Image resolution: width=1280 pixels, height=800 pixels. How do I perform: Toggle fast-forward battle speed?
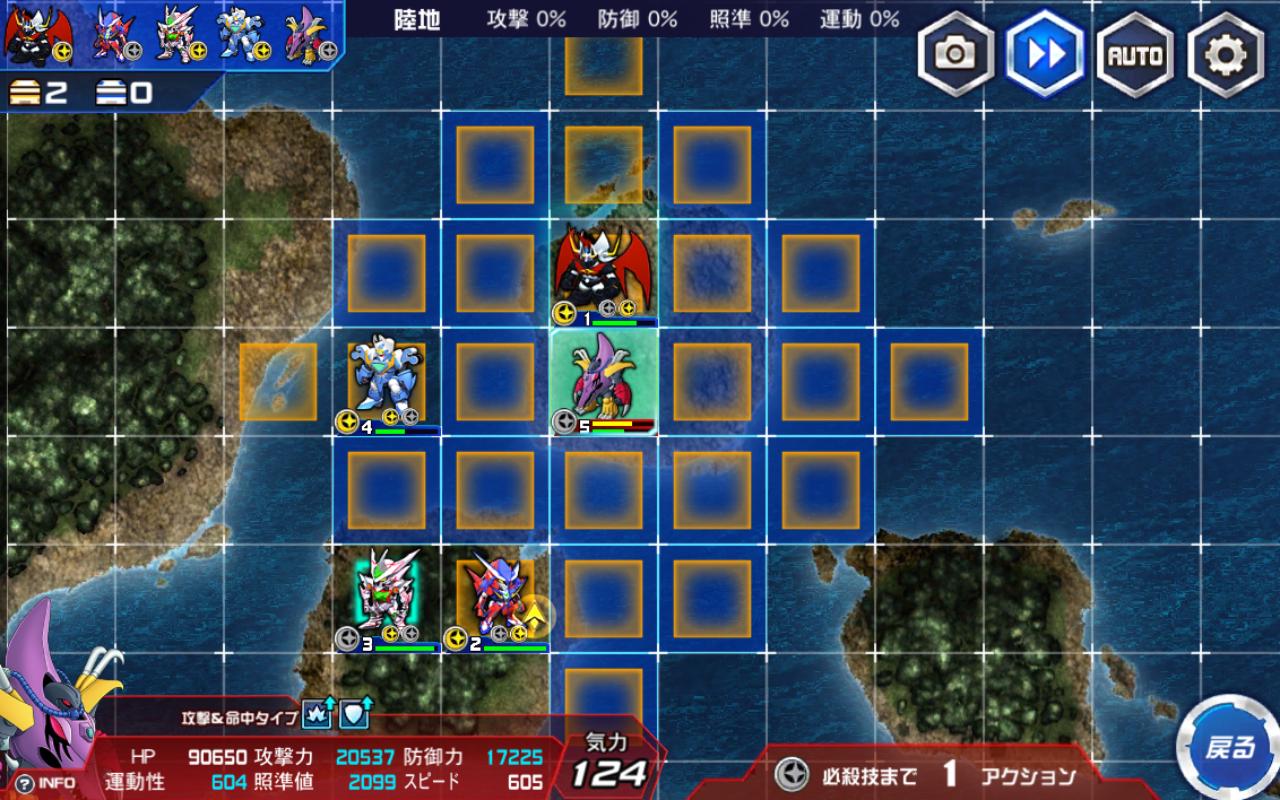click(x=1046, y=54)
